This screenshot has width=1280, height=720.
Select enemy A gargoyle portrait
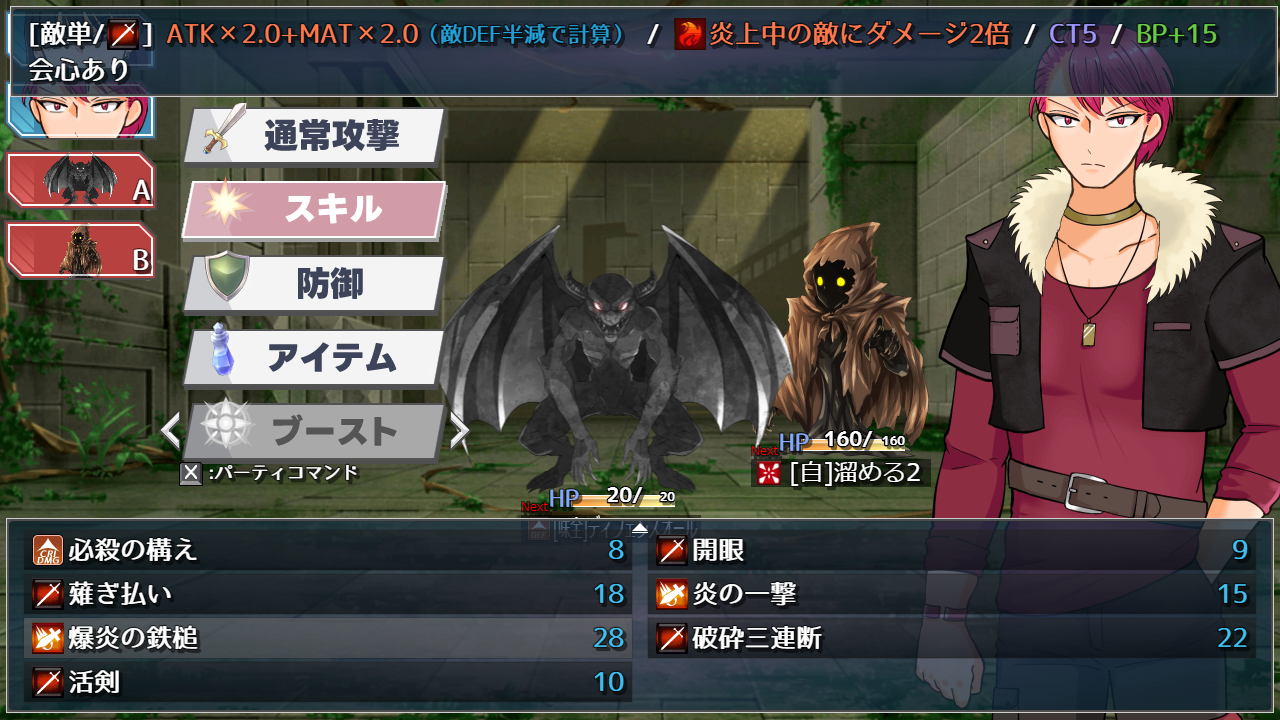point(80,180)
